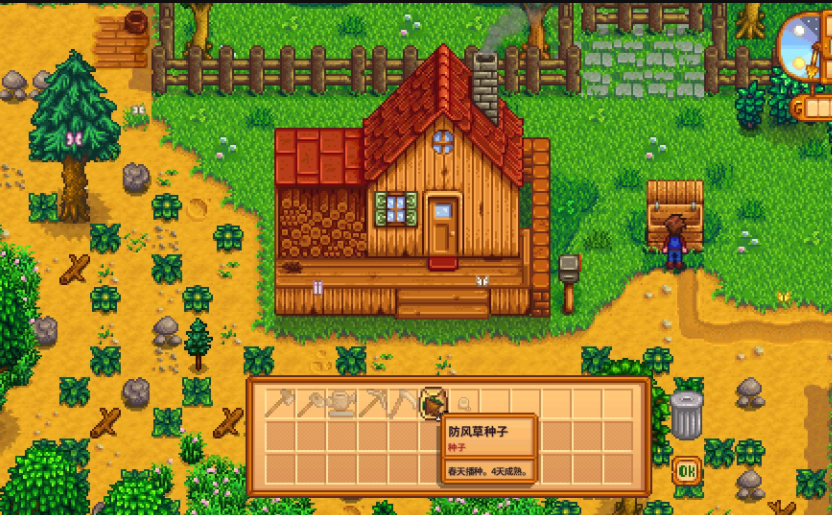Confirm with the green OK button
Screen dimensions: 832x515
[686, 470]
